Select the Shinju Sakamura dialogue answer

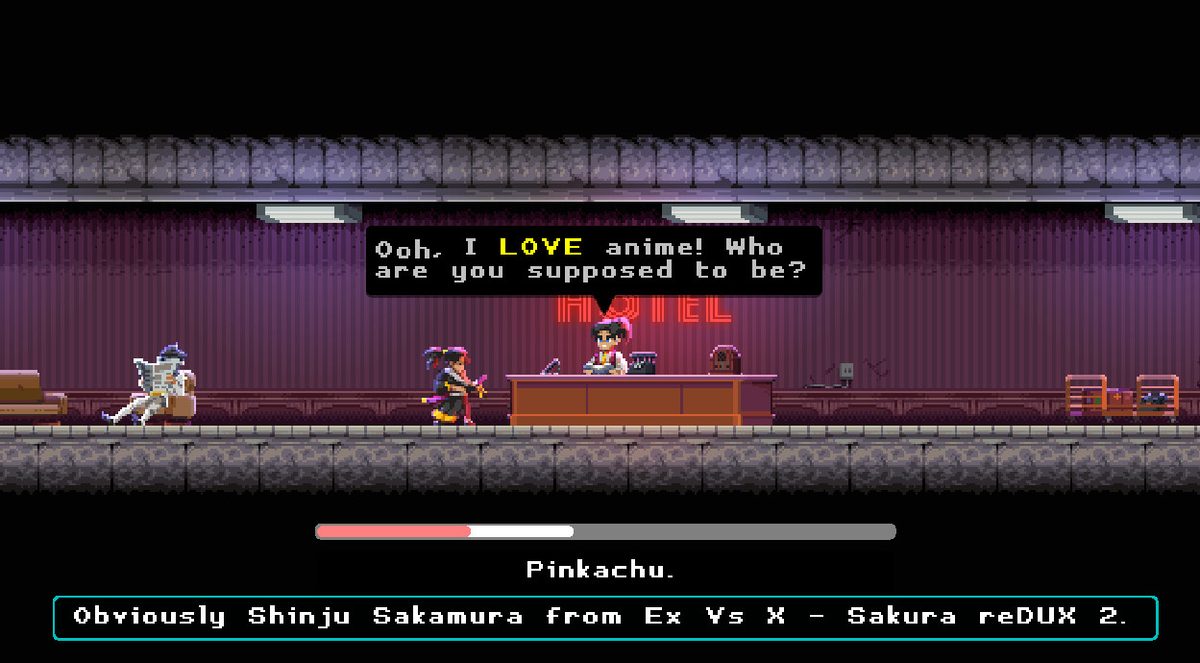[604, 617]
